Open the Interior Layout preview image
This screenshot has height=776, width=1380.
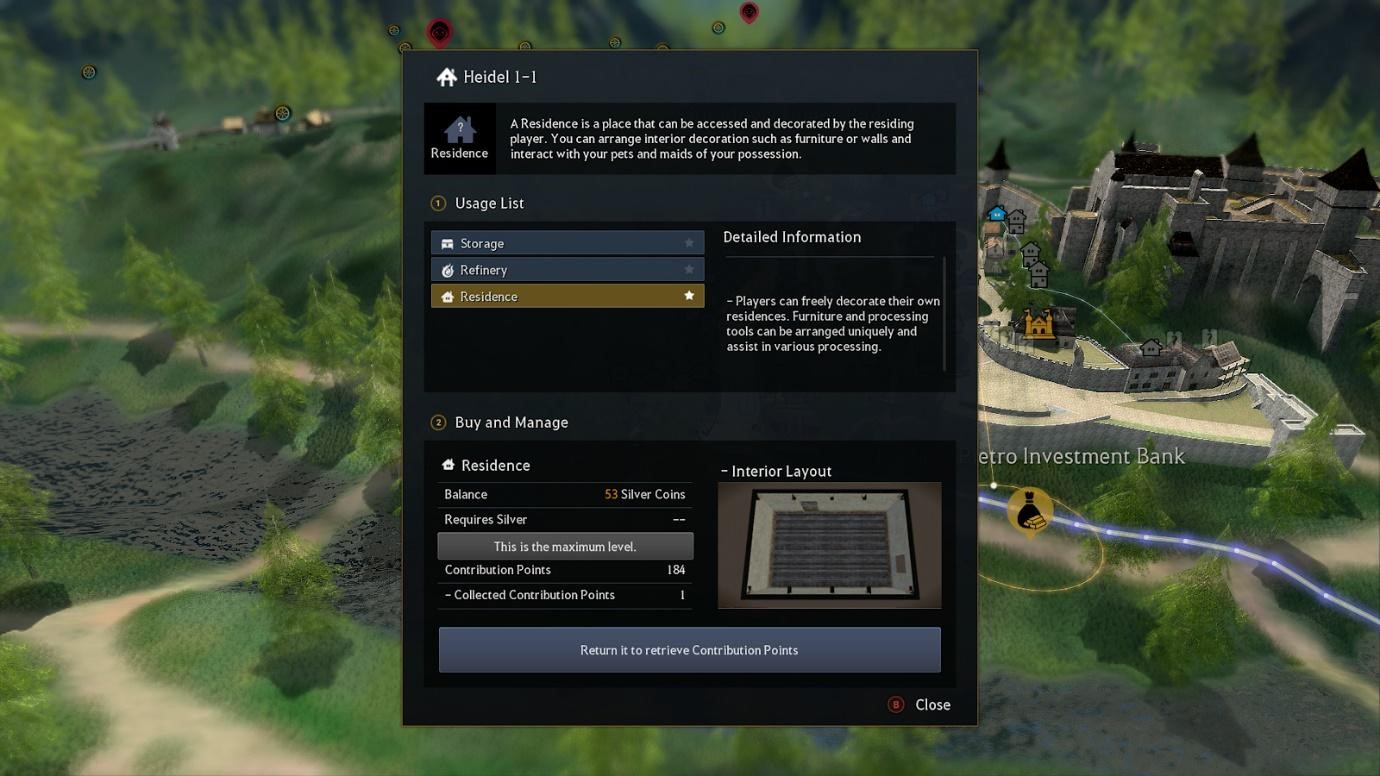click(829, 545)
